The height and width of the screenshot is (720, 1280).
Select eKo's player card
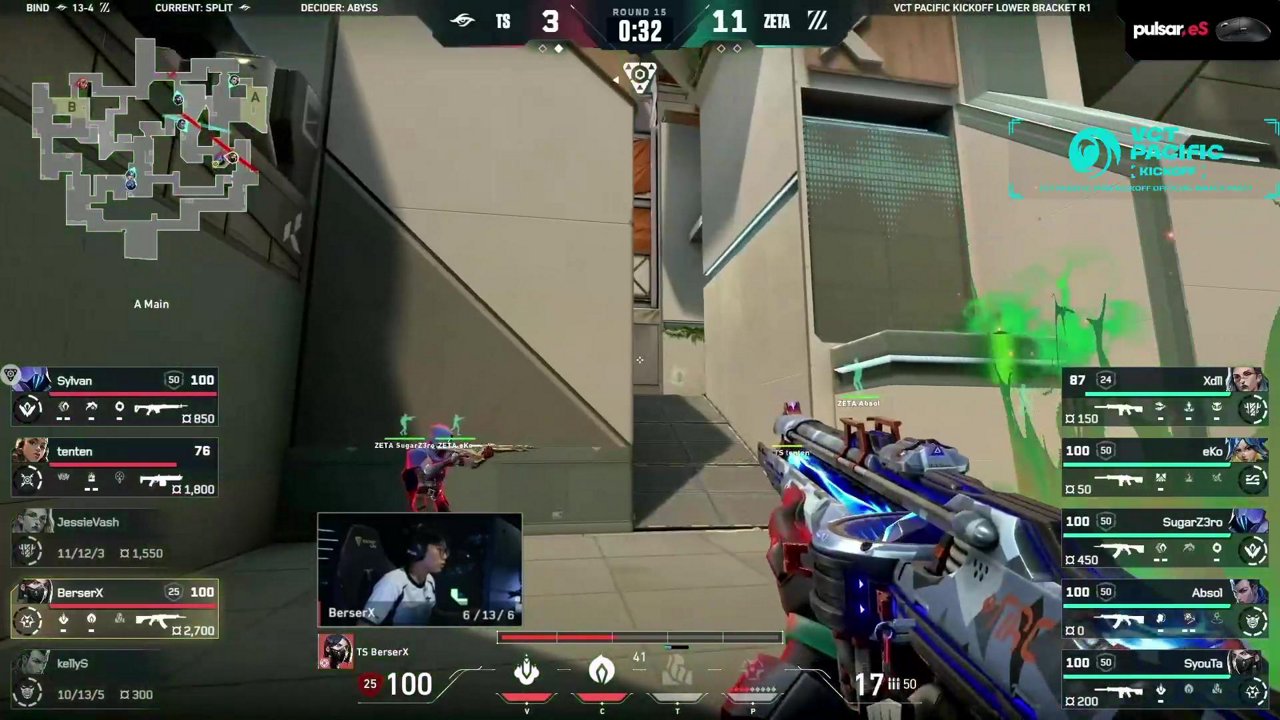click(1164, 468)
